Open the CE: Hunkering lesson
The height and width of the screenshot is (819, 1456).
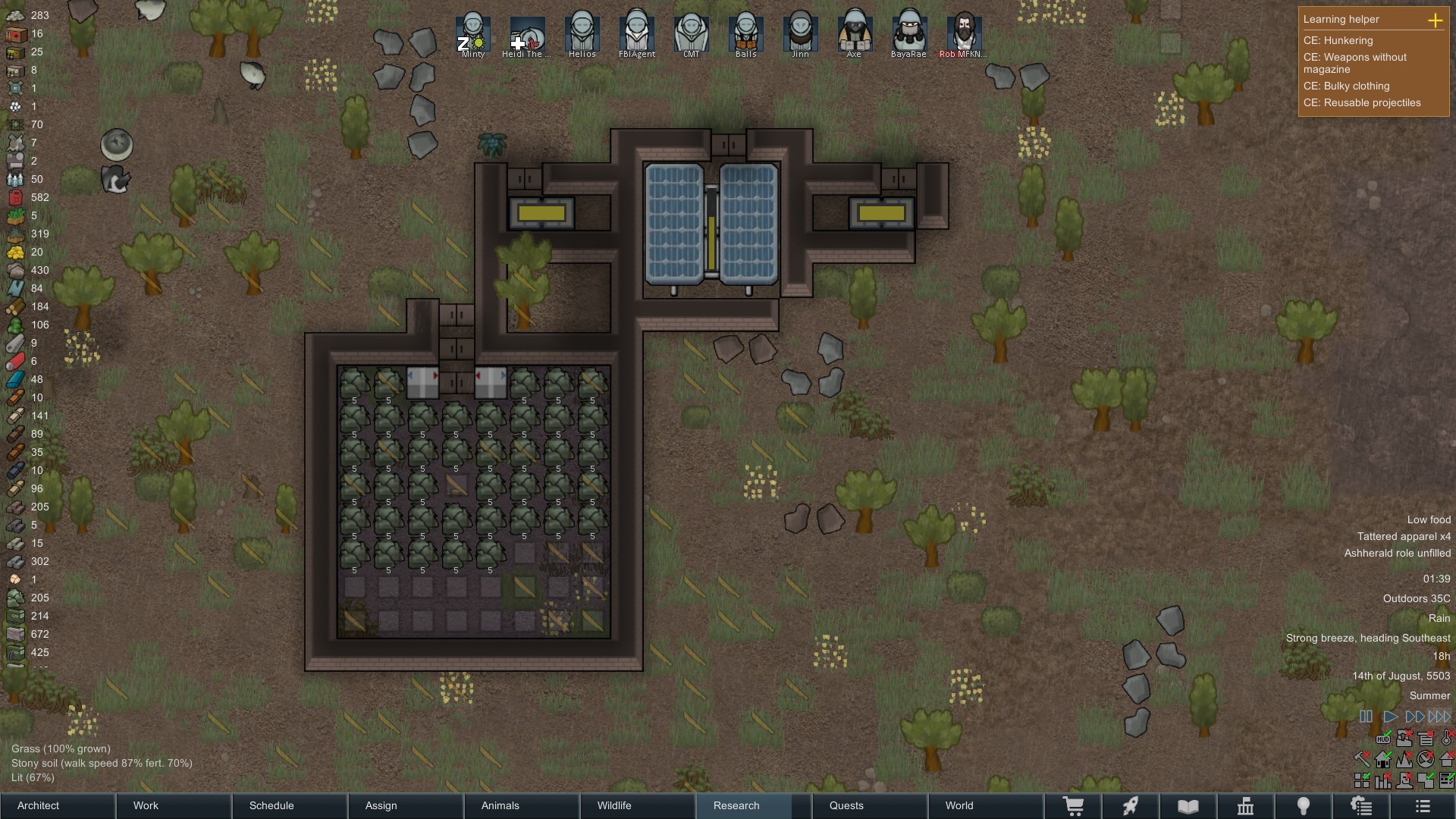(1338, 40)
